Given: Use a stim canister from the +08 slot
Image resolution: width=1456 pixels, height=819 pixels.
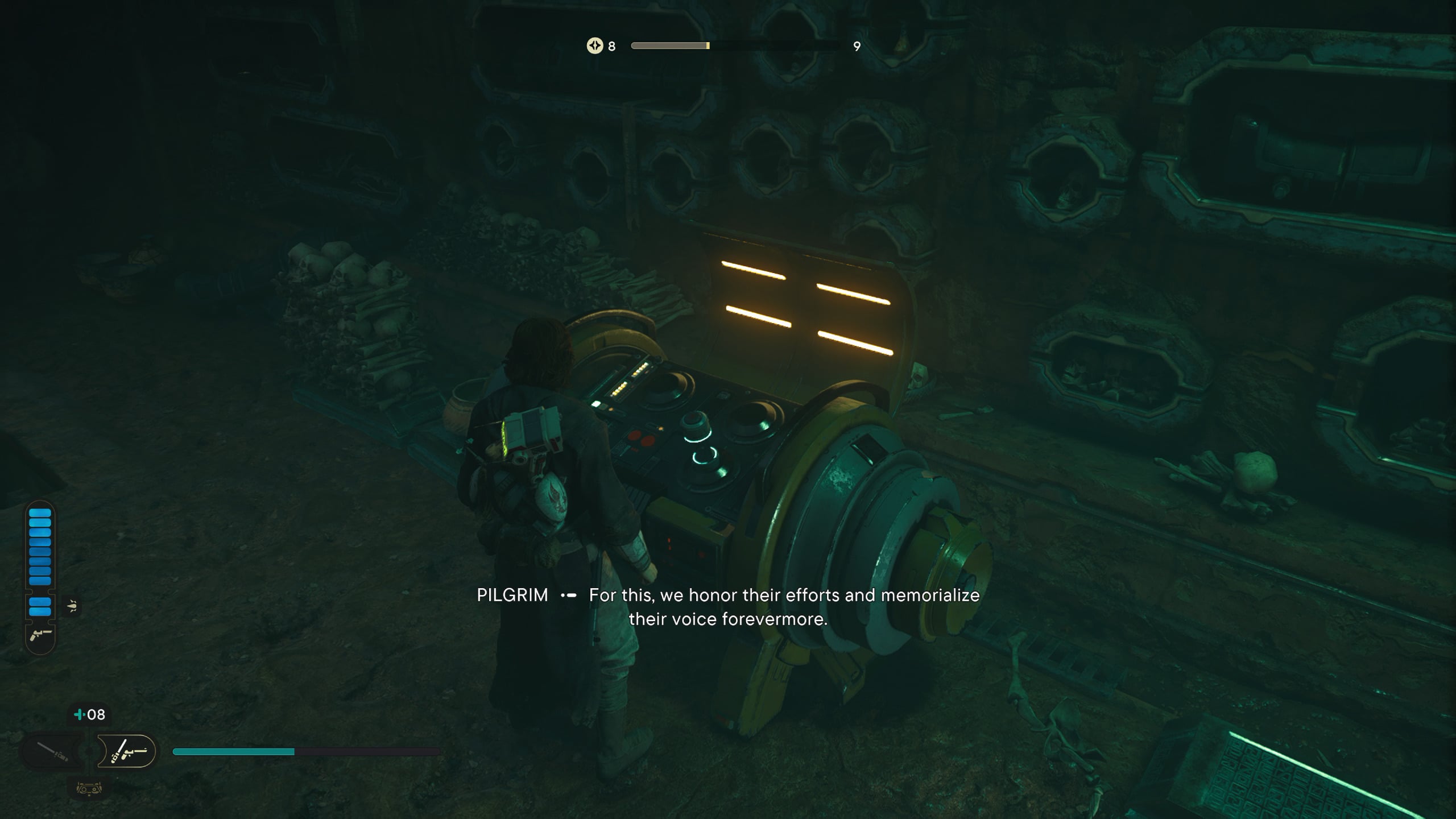Looking at the screenshot, I should pos(90,714).
